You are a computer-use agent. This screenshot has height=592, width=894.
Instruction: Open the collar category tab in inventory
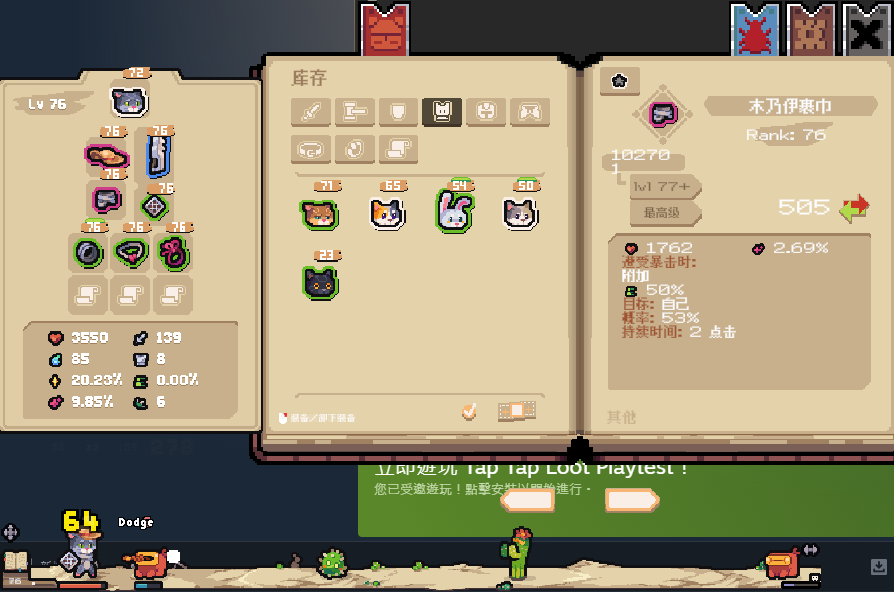311,149
